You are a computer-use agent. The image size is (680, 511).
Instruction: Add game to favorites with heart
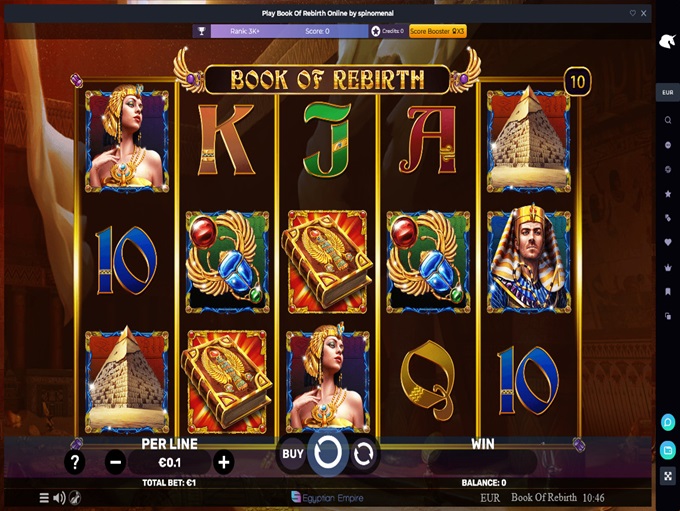[632, 13]
